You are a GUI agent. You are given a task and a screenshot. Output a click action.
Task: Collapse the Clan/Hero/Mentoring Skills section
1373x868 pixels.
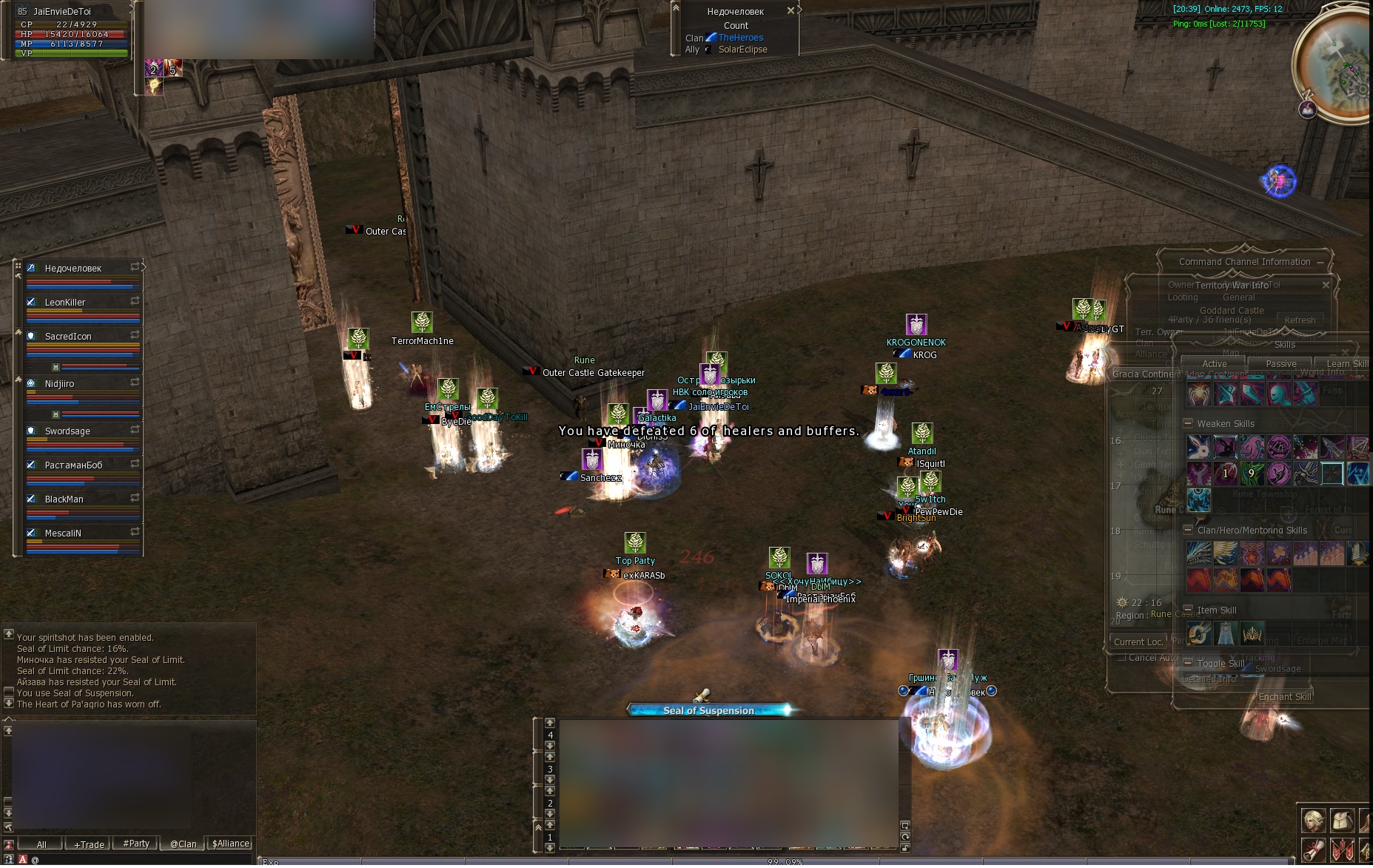pos(1188,531)
